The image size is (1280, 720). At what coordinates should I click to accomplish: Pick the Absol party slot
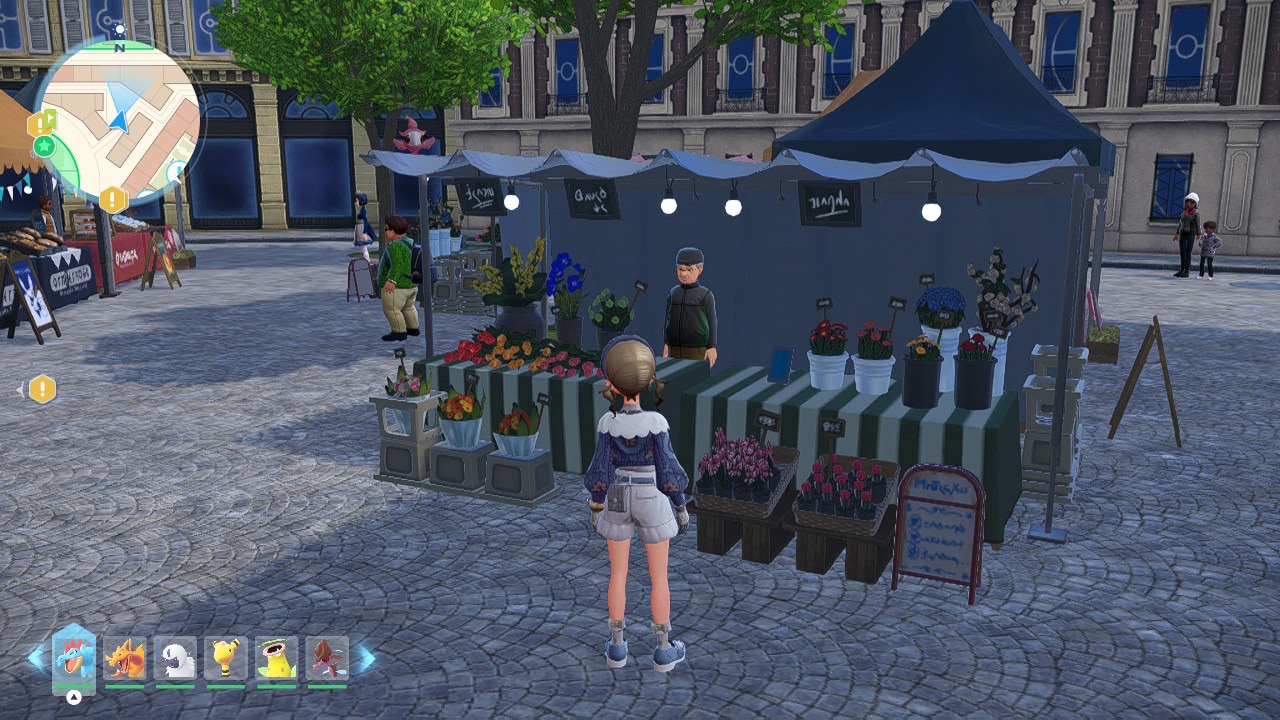[176, 658]
